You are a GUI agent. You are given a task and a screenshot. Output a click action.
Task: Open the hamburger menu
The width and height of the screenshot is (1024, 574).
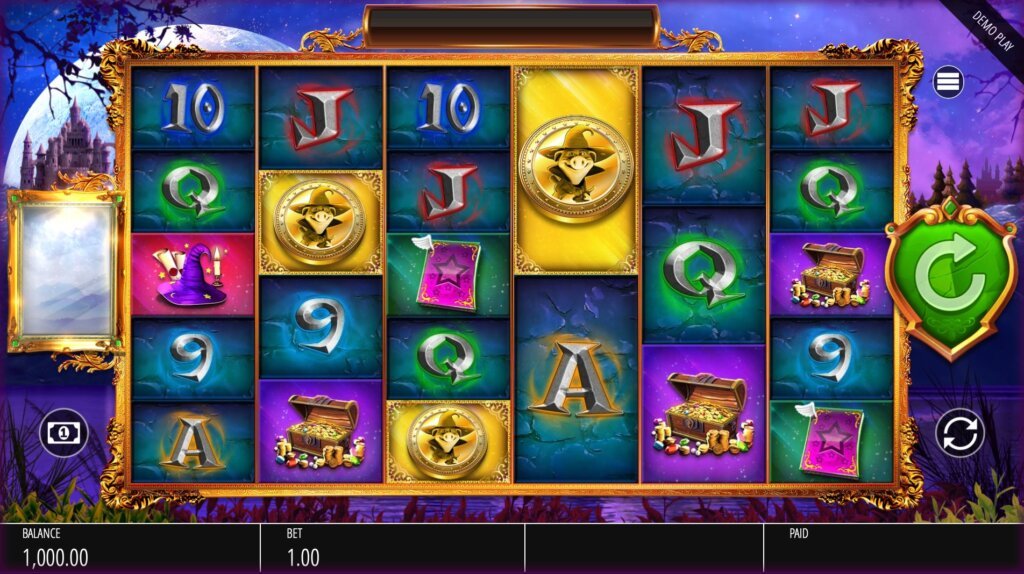[948, 82]
